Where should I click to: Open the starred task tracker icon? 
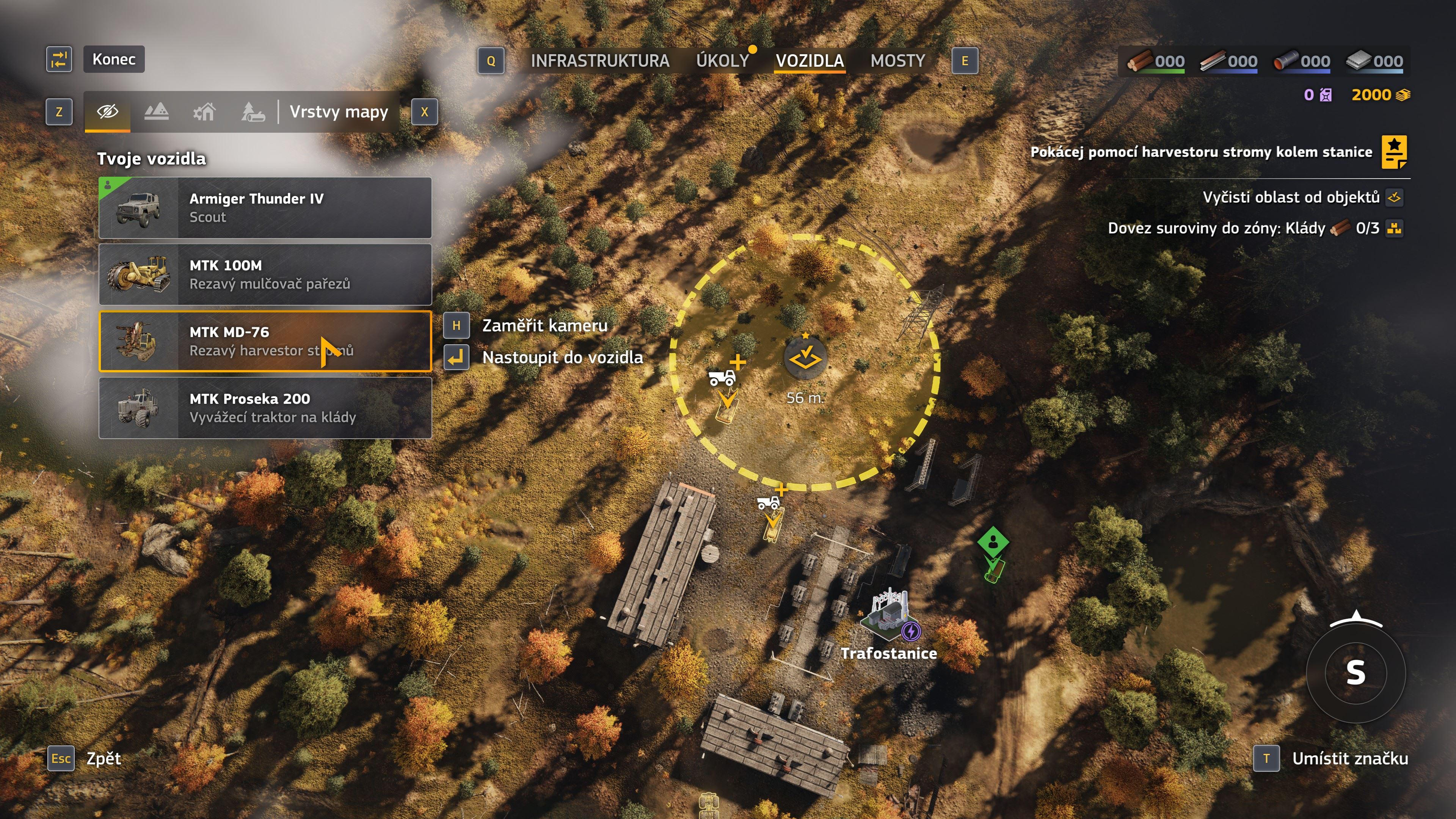click(1394, 152)
